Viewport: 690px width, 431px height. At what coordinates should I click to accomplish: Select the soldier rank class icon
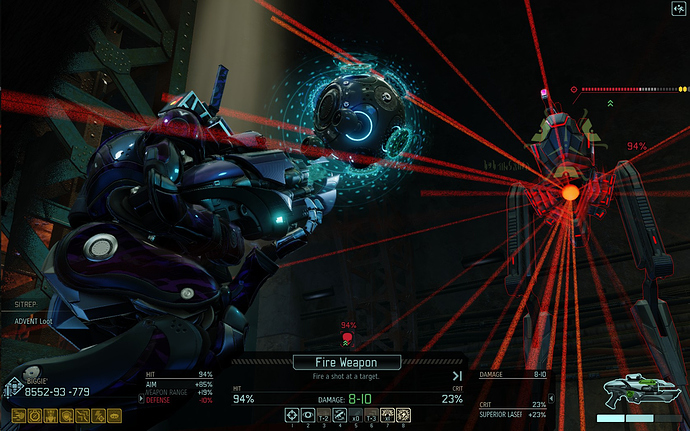tap(13, 387)
